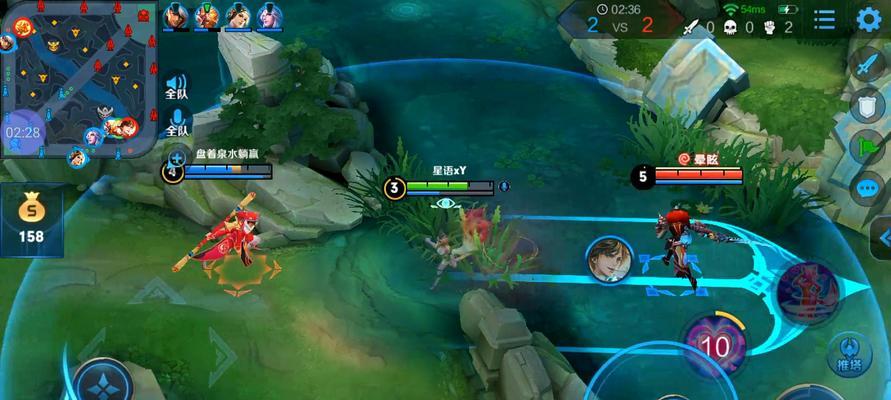The height and width of the screenshot is (400, 891).
Task: Toggle the team speaker audio
Action: (176, 86)
